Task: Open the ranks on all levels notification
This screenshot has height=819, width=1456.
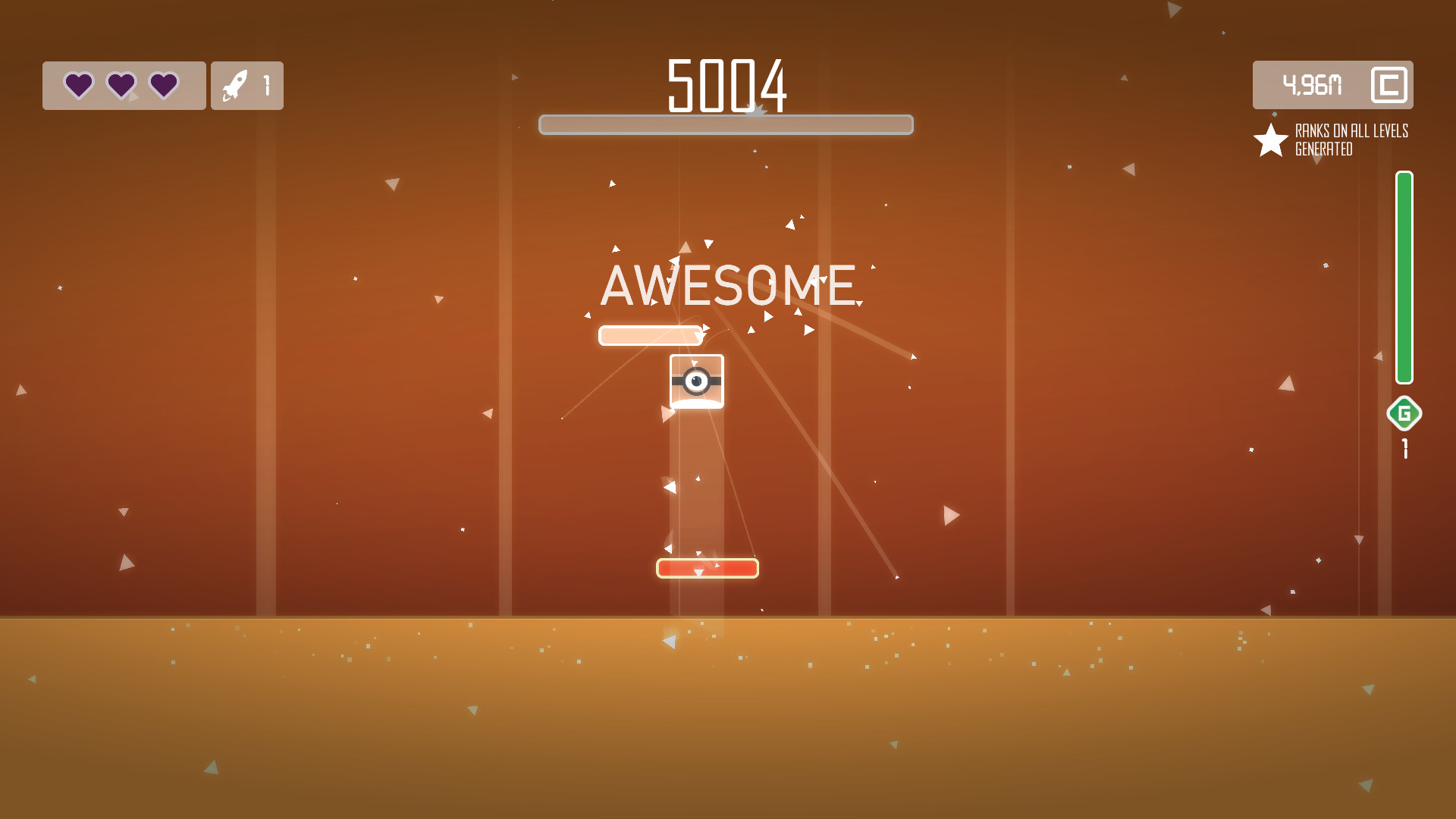Action: (1350, 140)
